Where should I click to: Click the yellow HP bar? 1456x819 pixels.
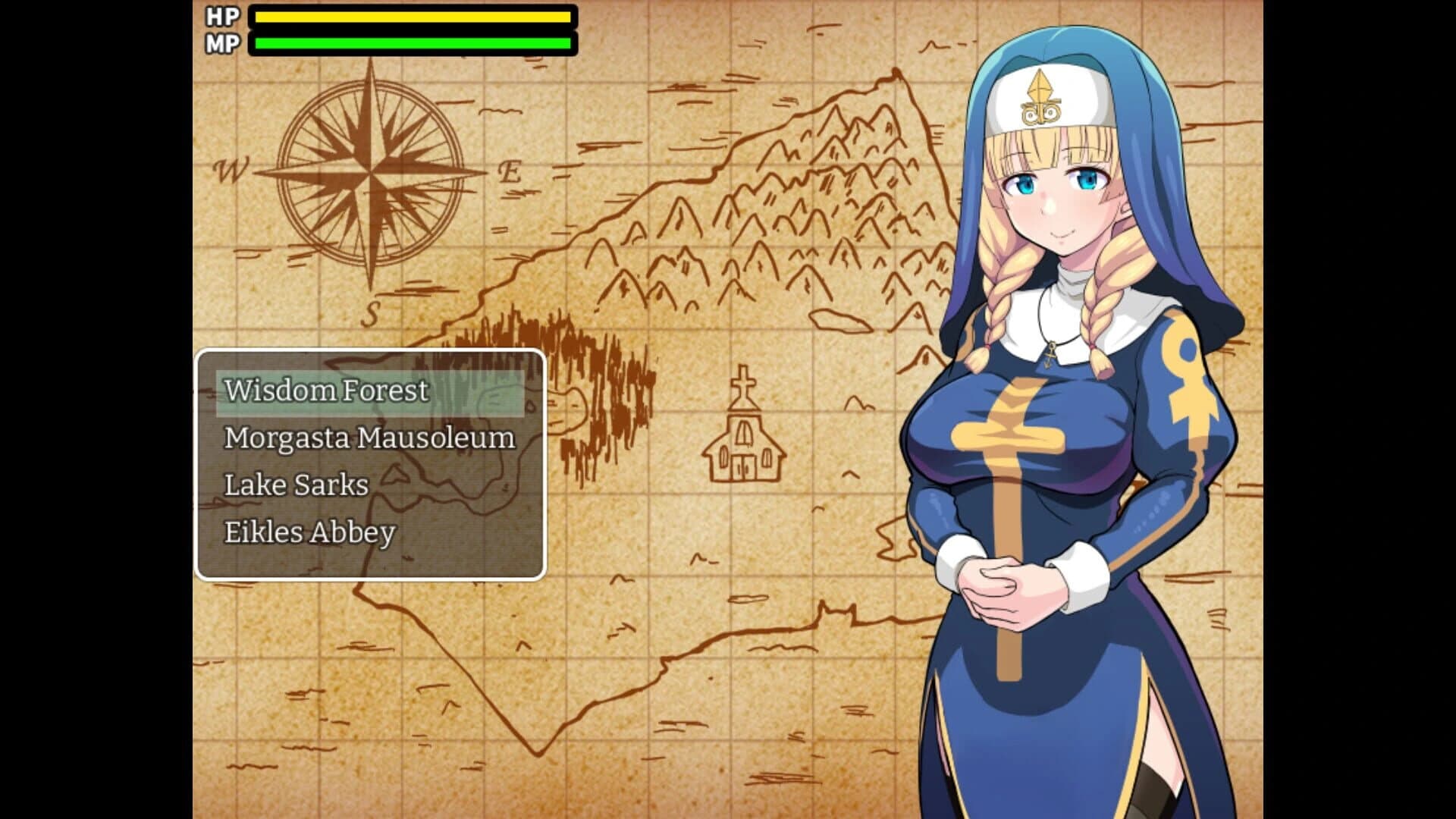413,15
